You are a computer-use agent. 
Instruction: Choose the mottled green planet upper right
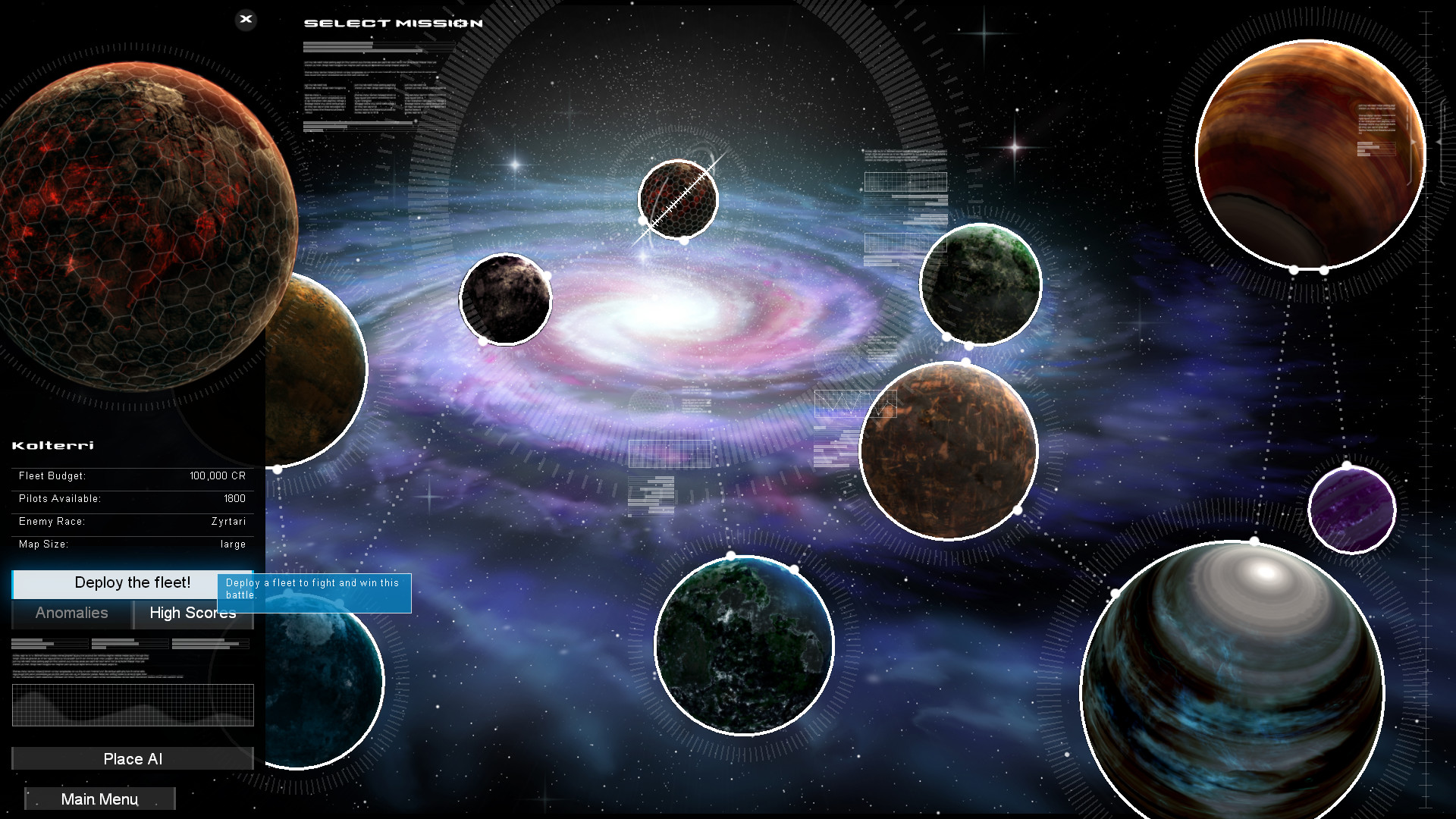click(981, 284)
